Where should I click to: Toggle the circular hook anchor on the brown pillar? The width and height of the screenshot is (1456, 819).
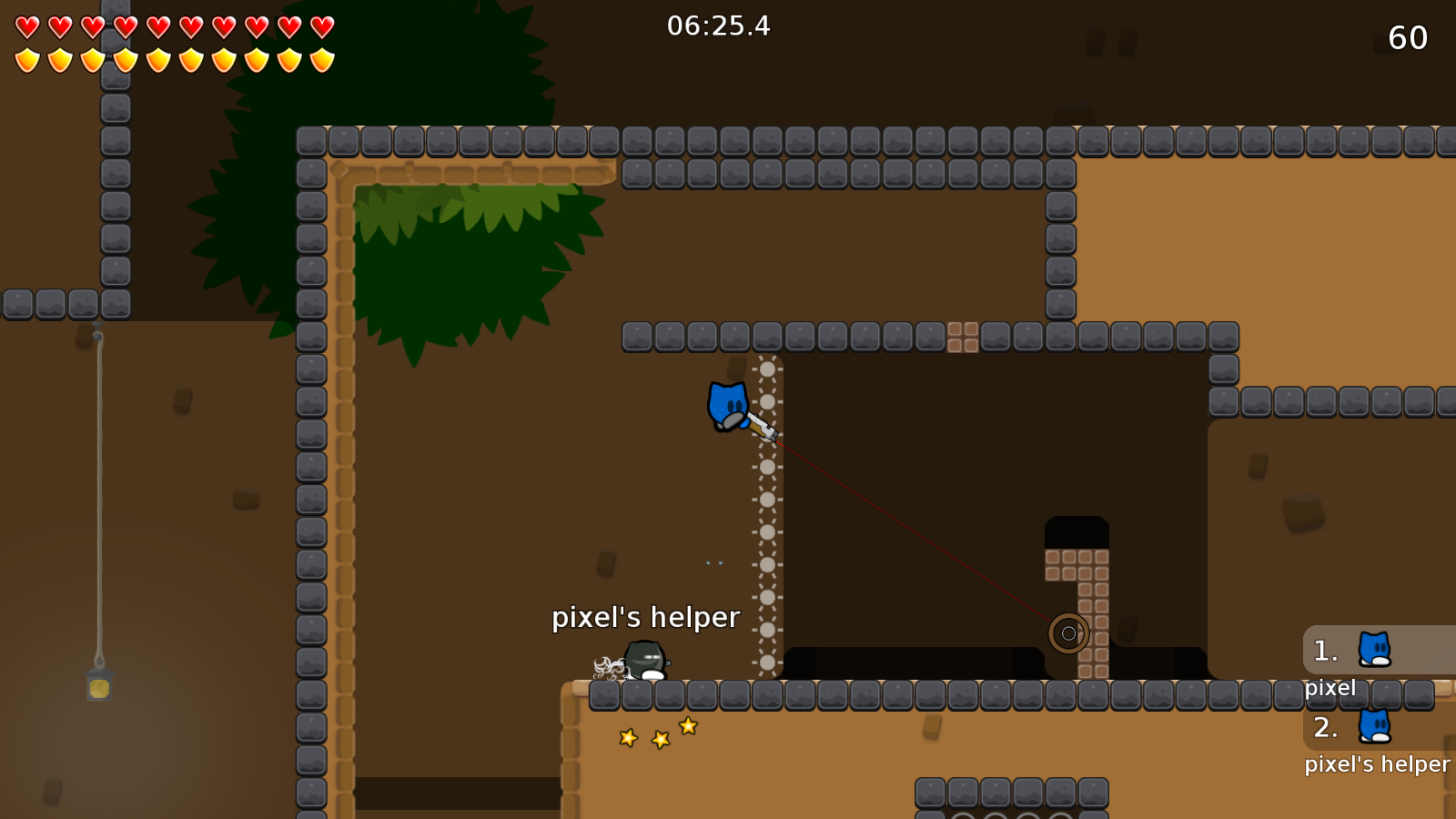click(1067, 633)
